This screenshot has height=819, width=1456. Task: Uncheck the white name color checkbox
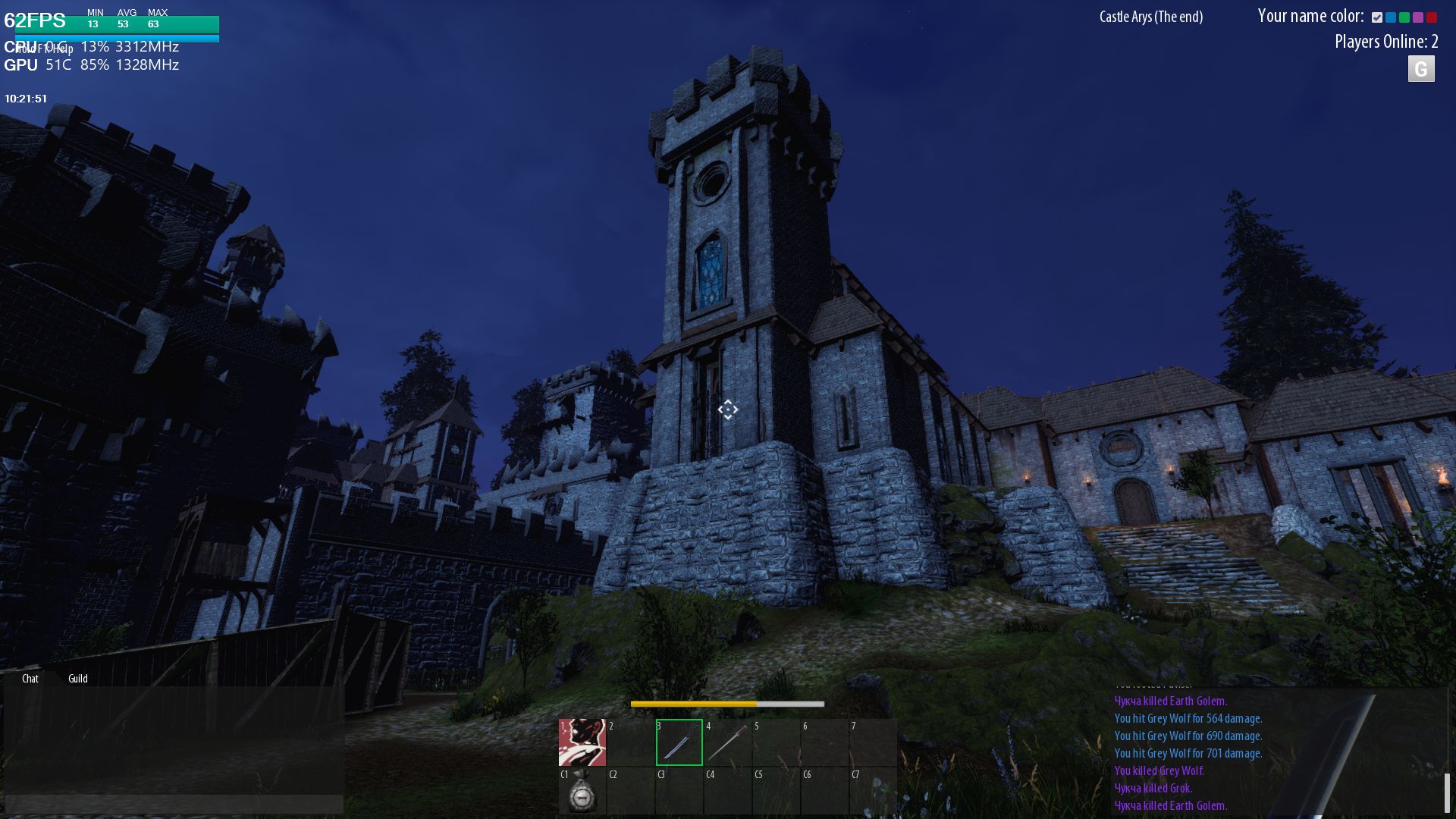(1377, 17)
